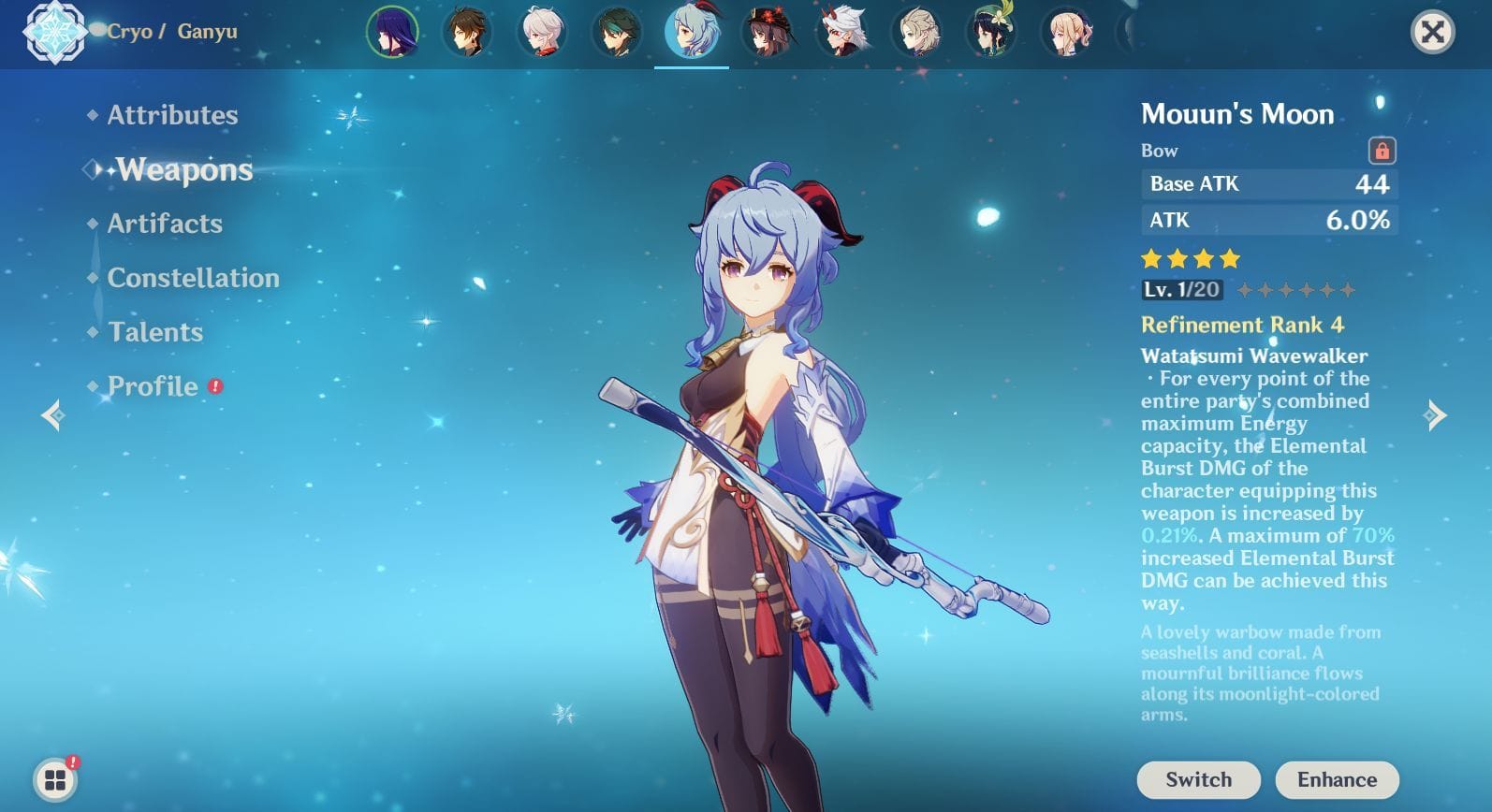View the Talents section
Screen dimensions: 1492x812
[x=155, y=332]
